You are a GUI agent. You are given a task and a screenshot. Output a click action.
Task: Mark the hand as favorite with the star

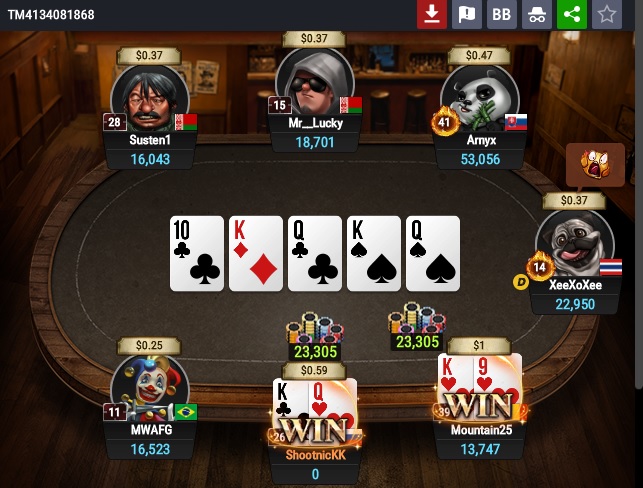coord(606,14)
